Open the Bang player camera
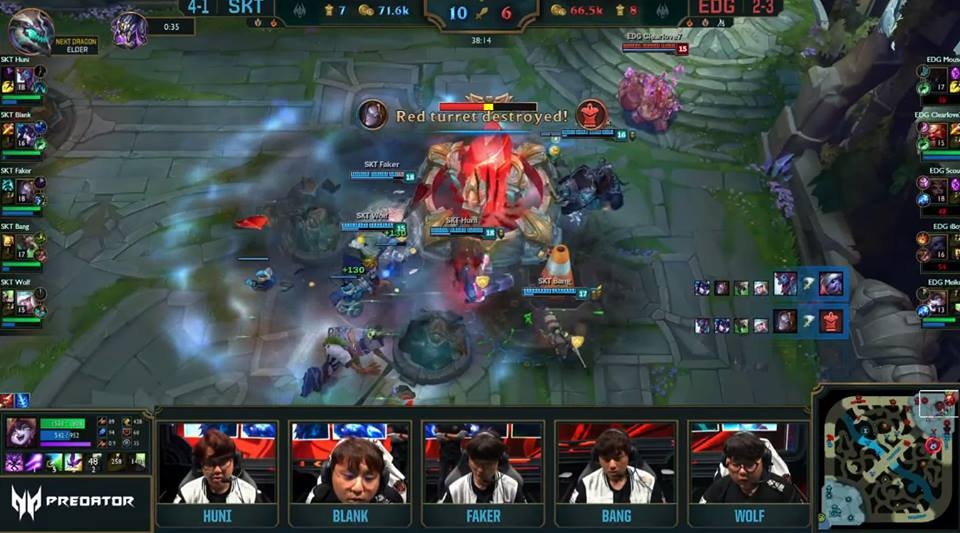The height and width of the screenshot is (533, 960). (615, 464)
